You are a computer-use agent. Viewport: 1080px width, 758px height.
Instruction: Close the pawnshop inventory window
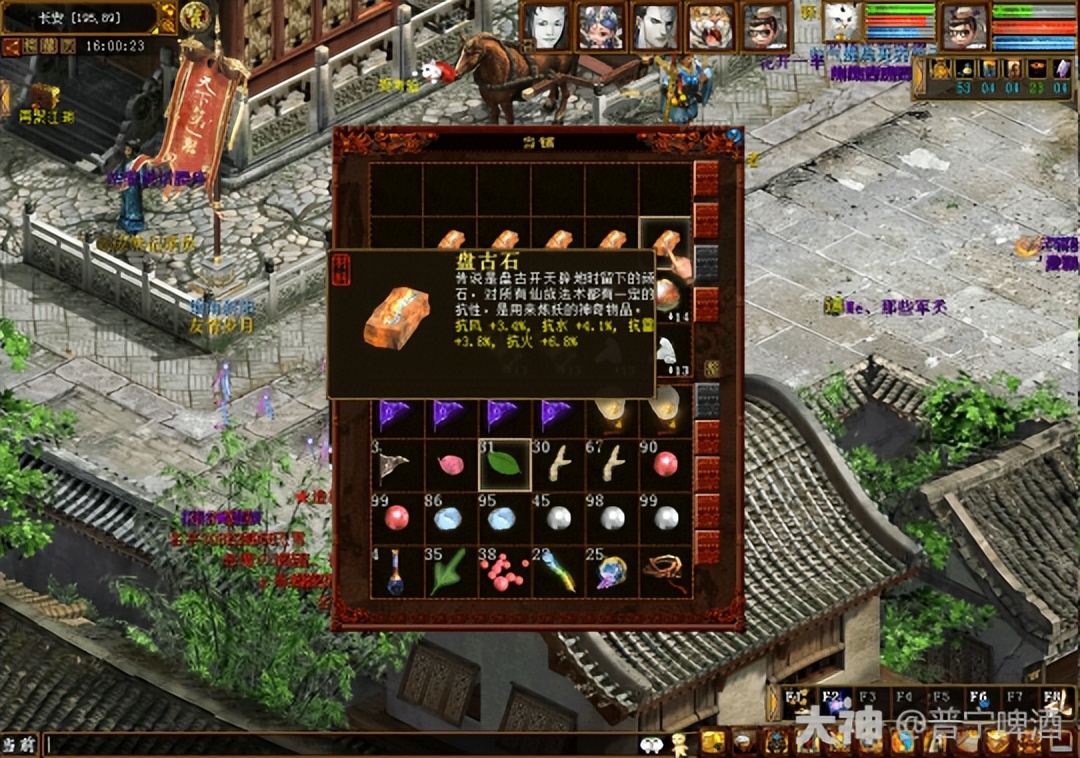point(734,137)
